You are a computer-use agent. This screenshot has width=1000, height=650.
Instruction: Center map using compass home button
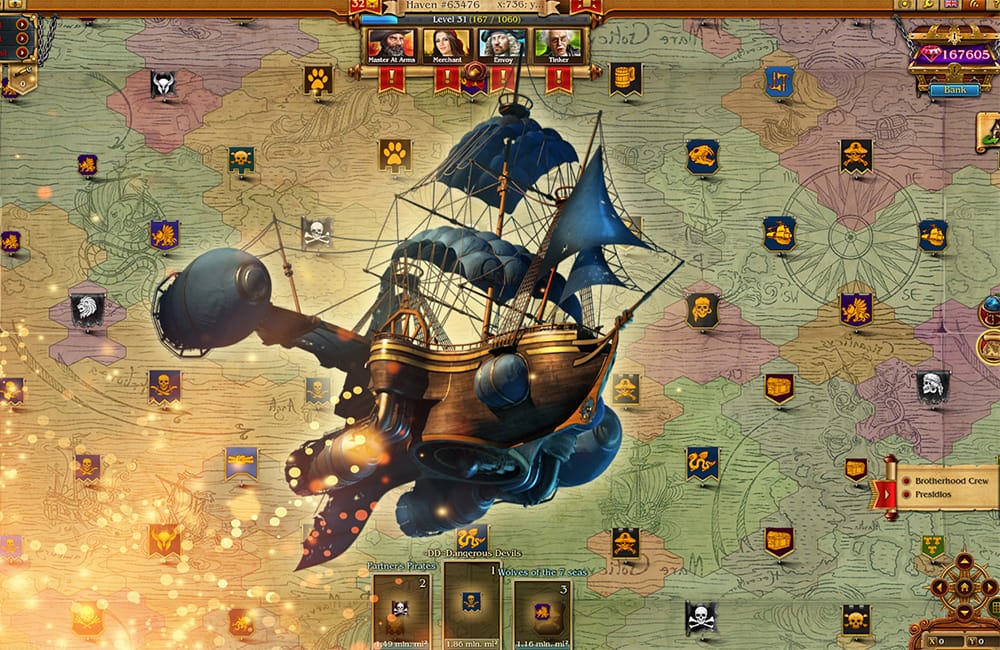point(963,588)
